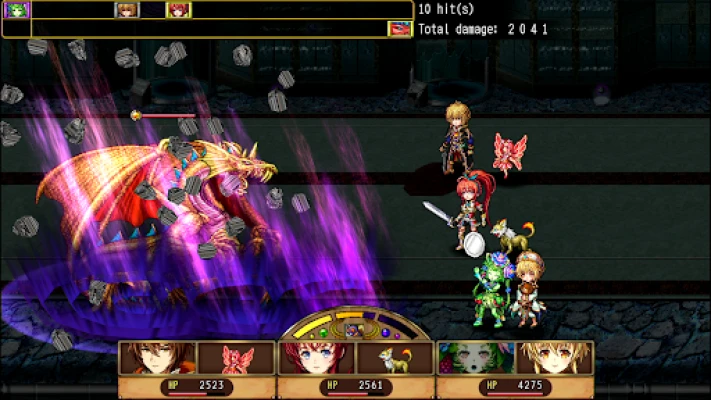
Task: Click the brown-haired hero turn order icon
Action: (127, 9)
